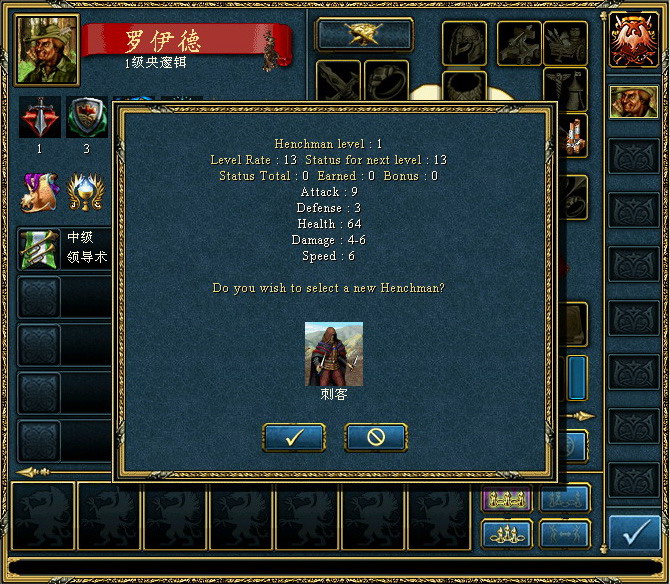Select the assassin henchman portrait

(334, 354)
